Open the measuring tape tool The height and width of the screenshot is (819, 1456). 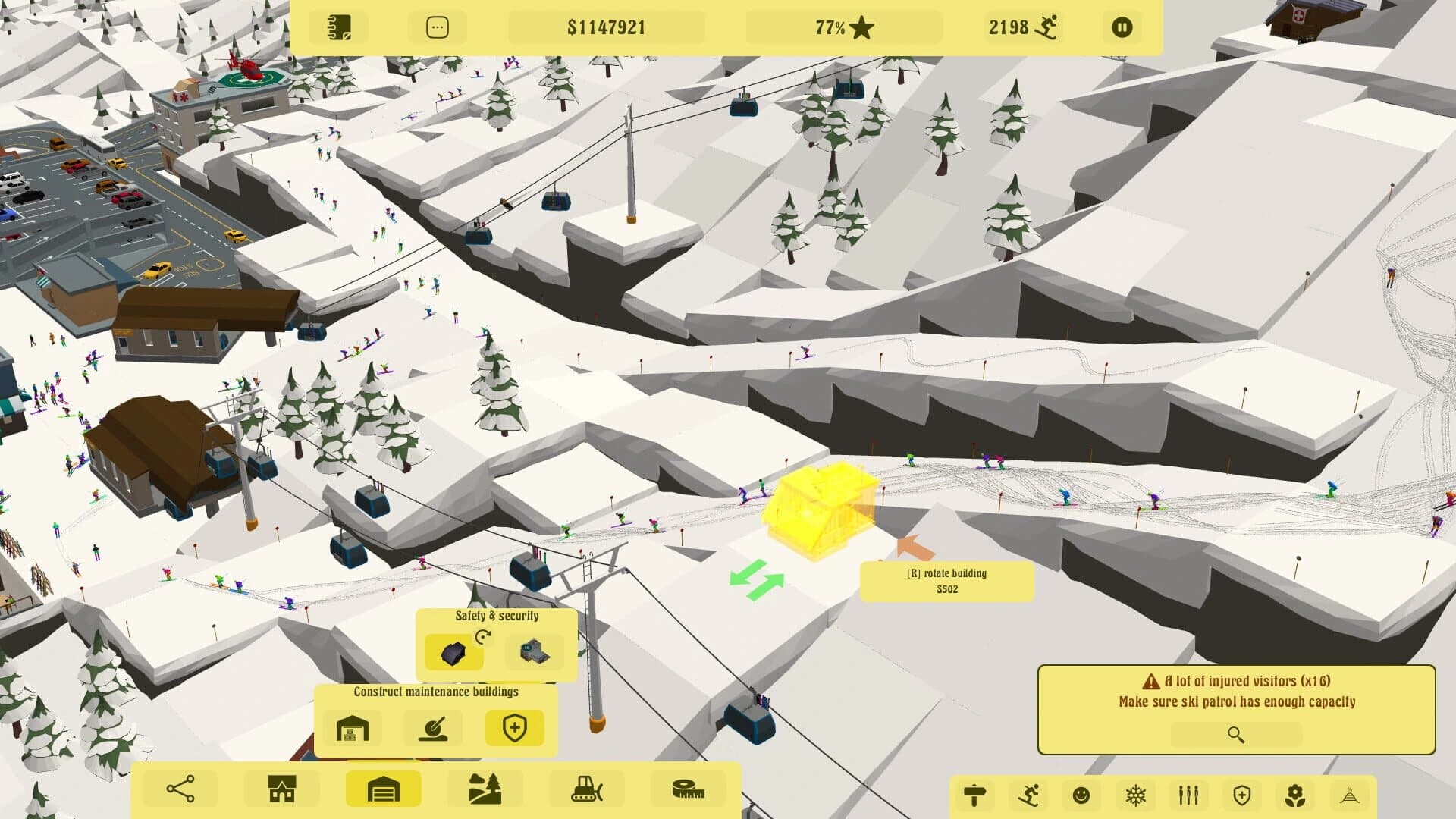(690, 788)
